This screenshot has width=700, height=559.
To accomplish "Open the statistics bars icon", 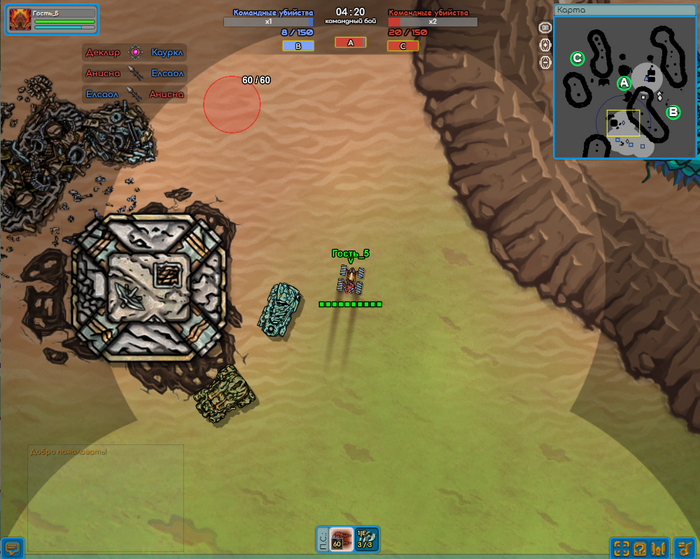I will tap(659, 548).
